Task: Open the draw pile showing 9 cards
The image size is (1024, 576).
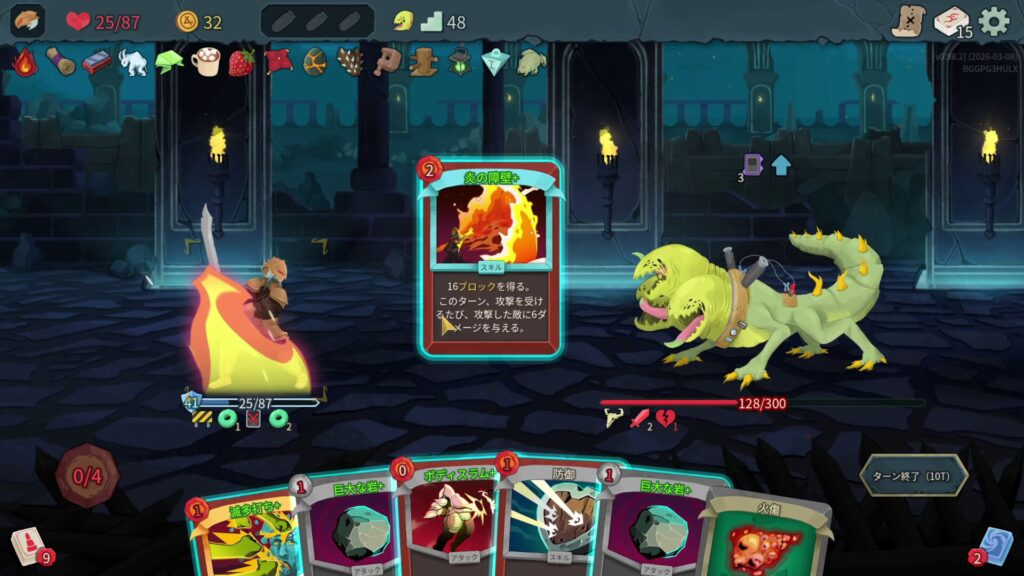Action: [27, 546]
